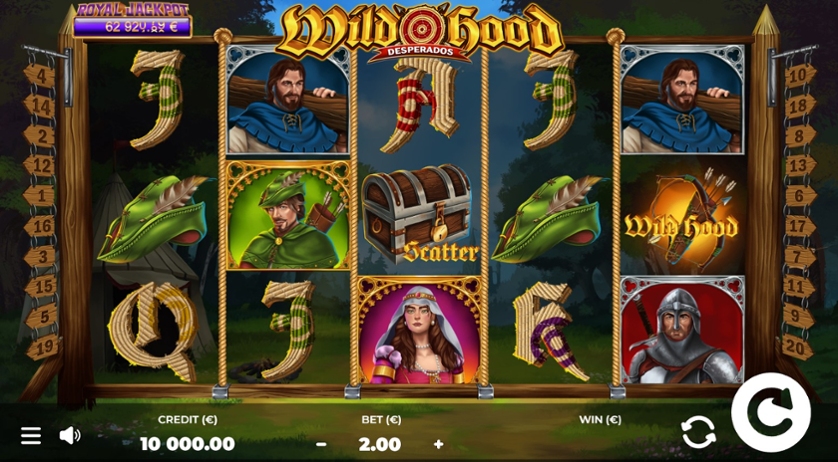The image size is (838, 462).
Task: Decrease the bet with the minus button
Action: click(321, 444)
